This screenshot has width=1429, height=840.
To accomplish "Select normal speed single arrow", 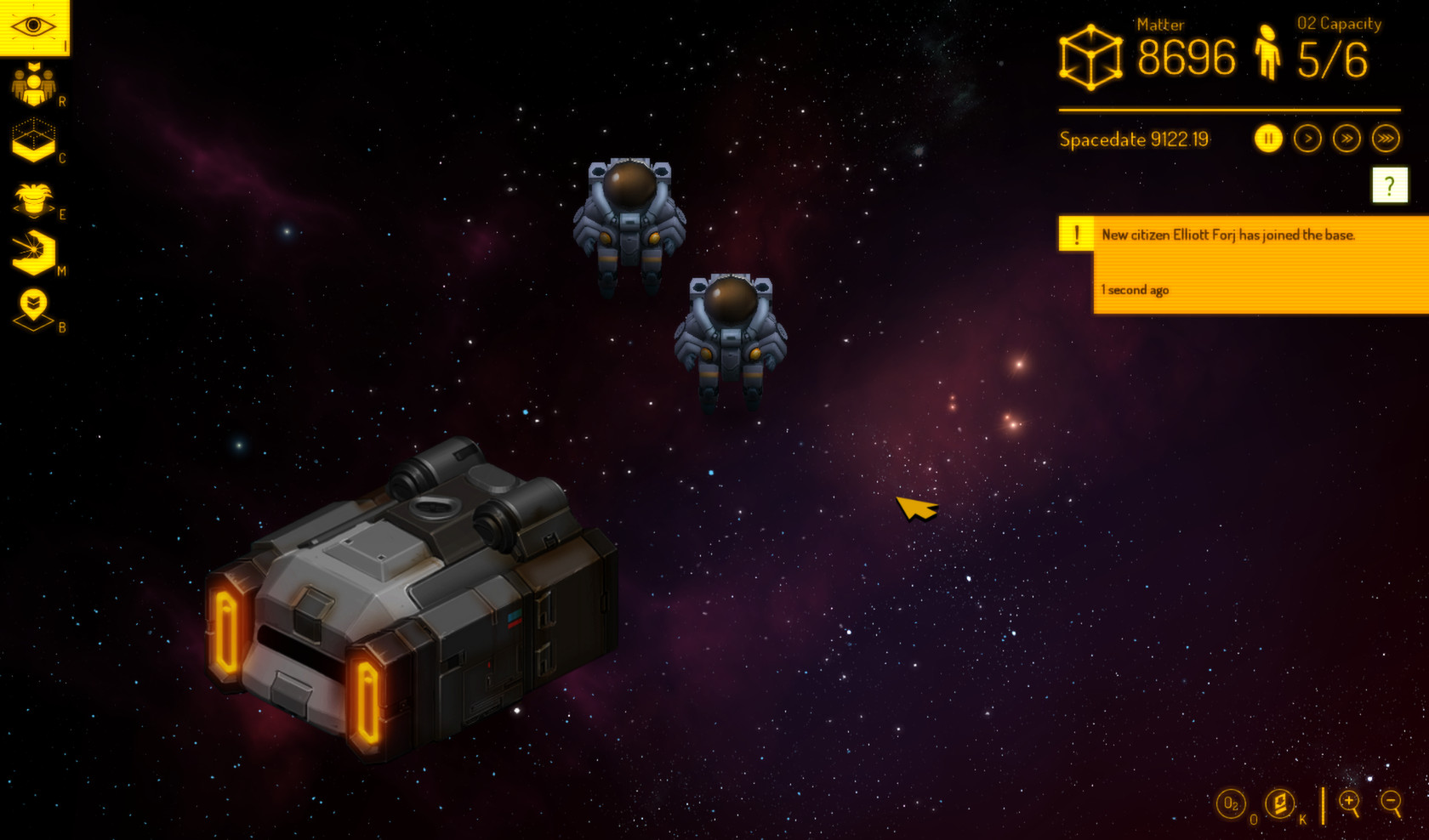I will 1308,138.
